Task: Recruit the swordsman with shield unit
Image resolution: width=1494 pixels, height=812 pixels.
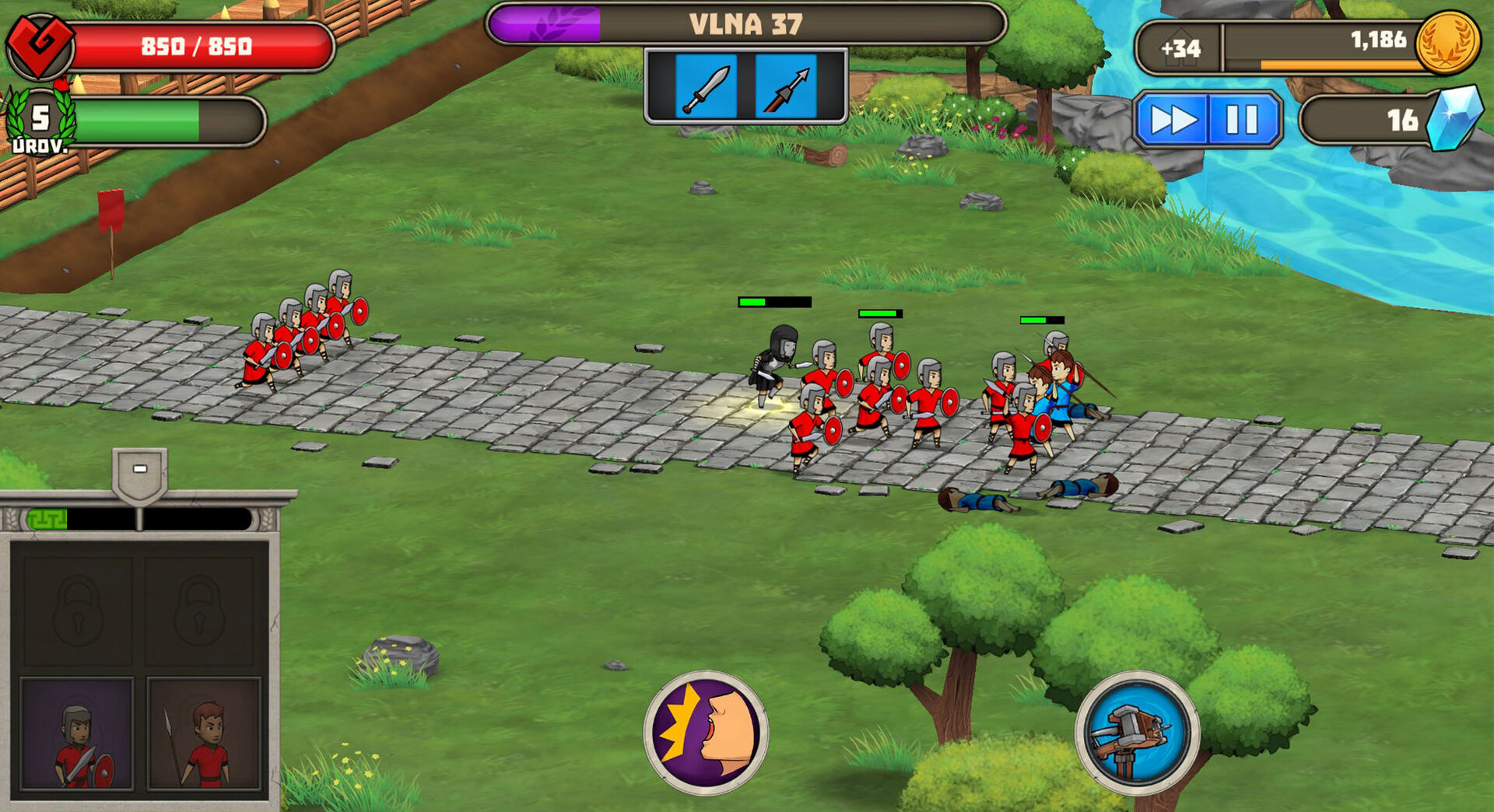Action: click(x=77, y=734)
